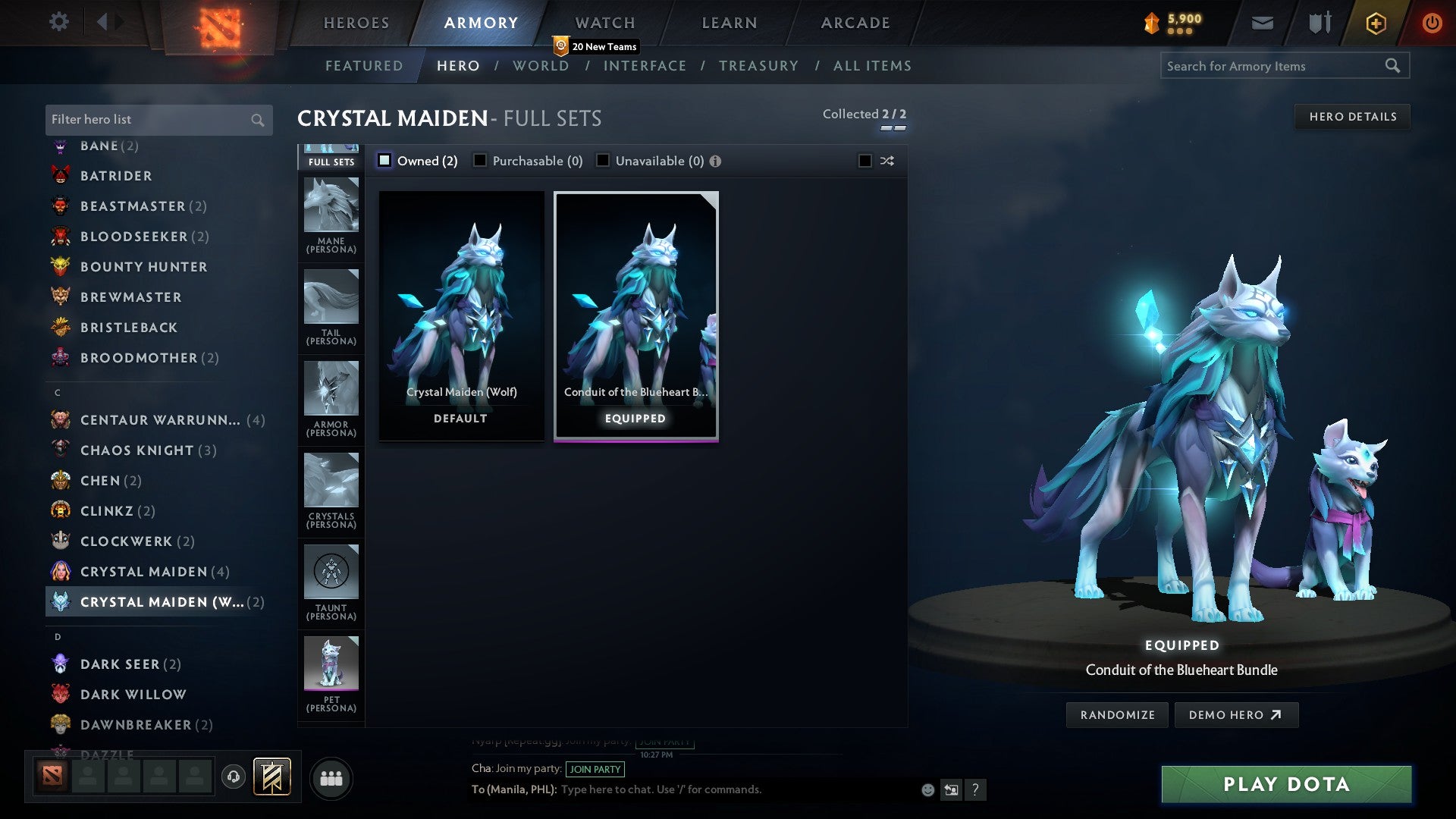Click the power/exit icon

point(1432,23)
